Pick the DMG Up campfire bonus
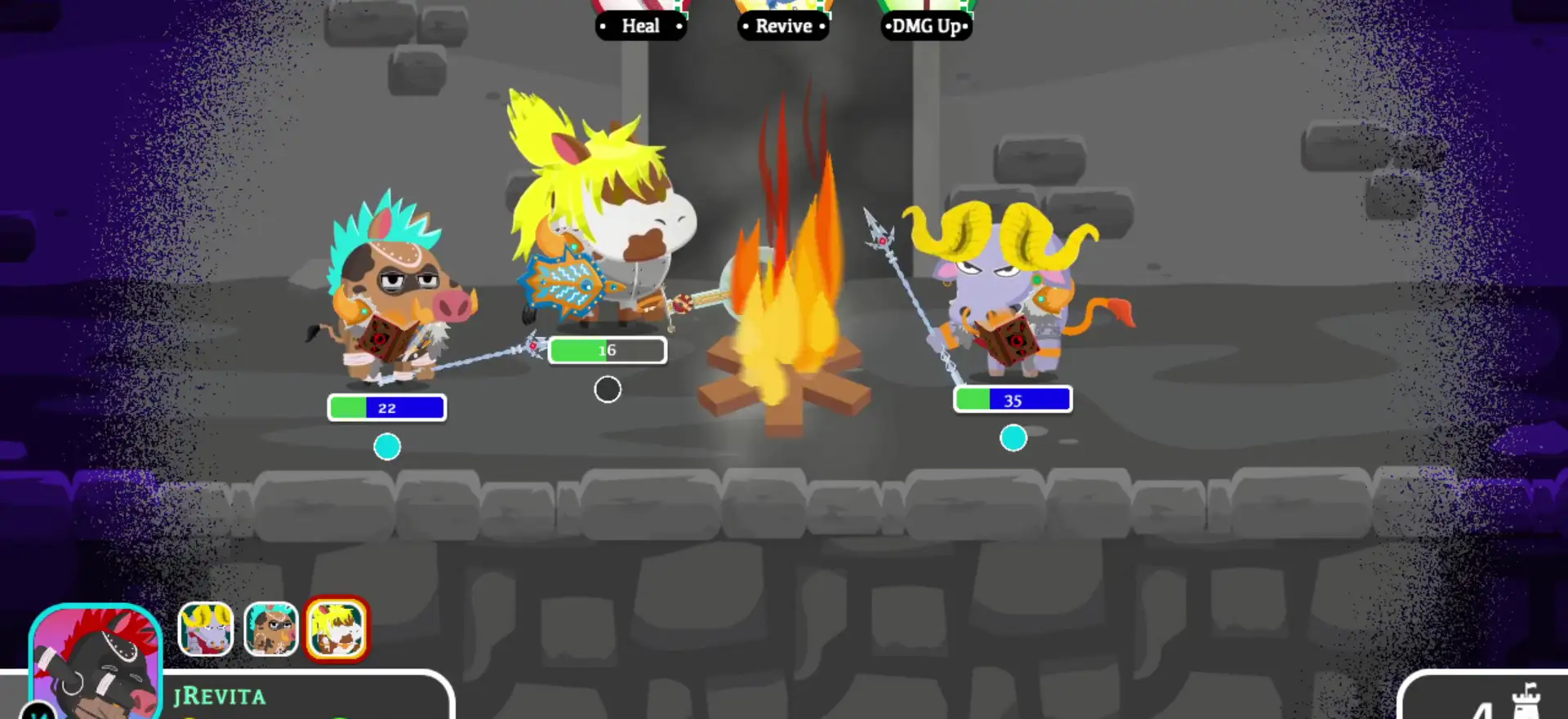 pos(926,25)
